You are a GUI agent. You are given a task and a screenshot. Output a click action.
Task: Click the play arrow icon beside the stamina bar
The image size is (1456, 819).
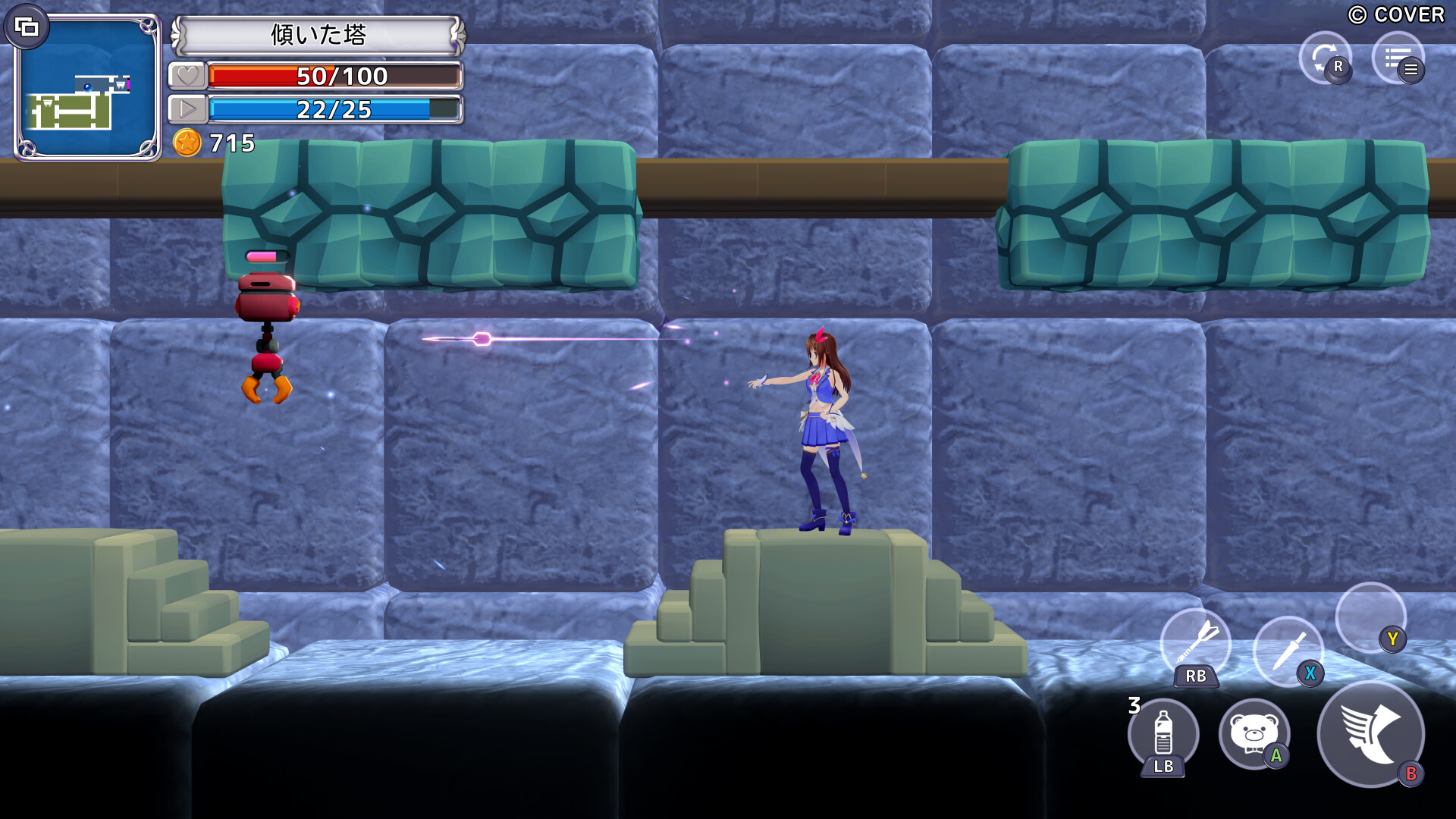188,109
